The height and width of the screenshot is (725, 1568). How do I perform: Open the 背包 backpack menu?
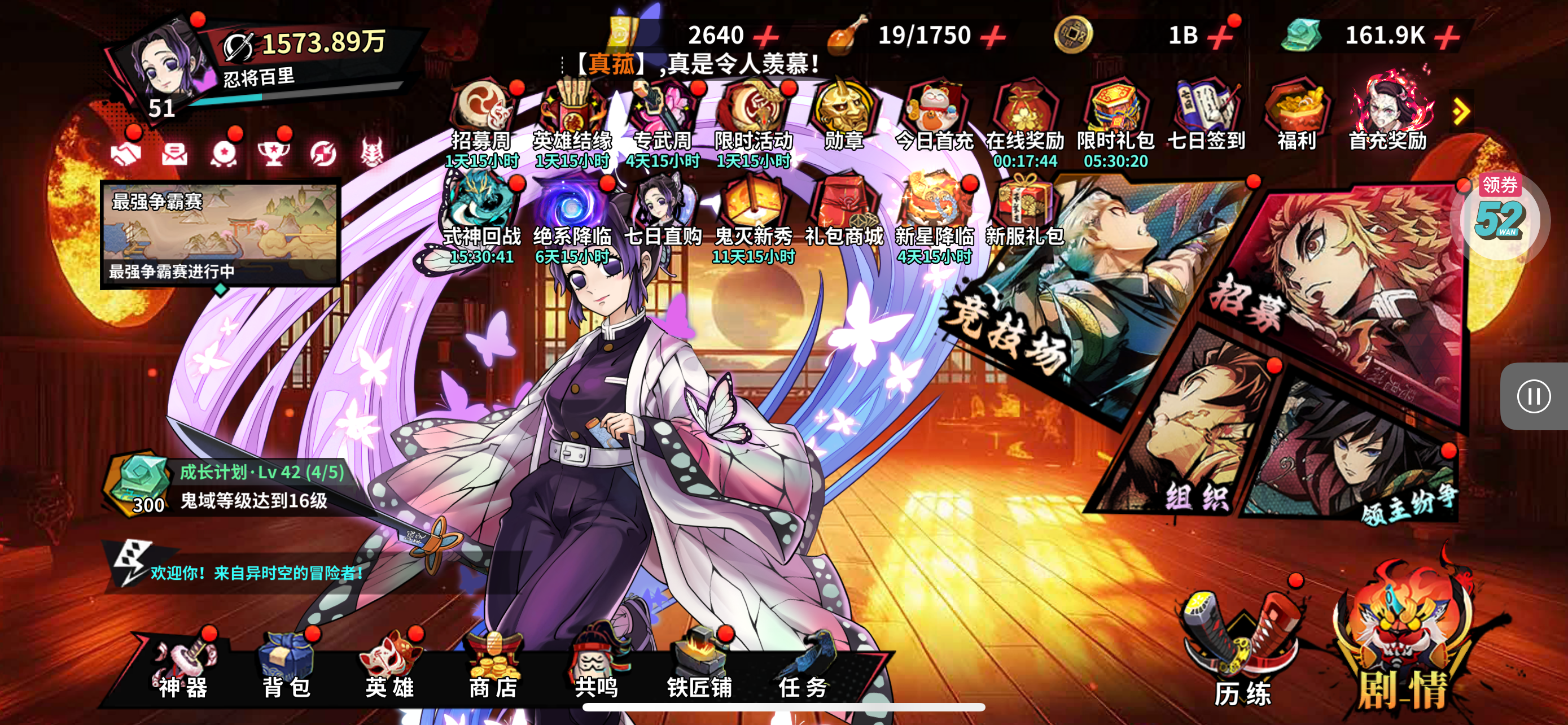point(286,667)
